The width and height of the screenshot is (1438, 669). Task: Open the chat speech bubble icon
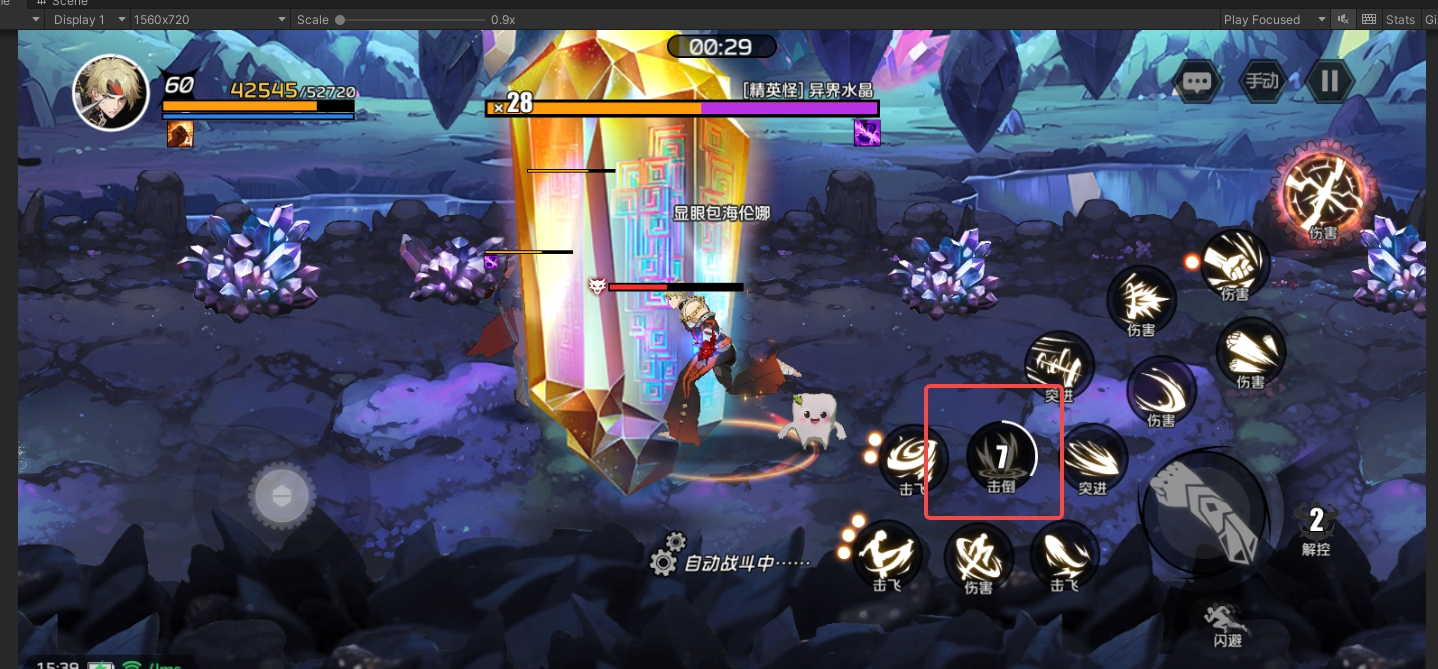tap(1198, 82)
